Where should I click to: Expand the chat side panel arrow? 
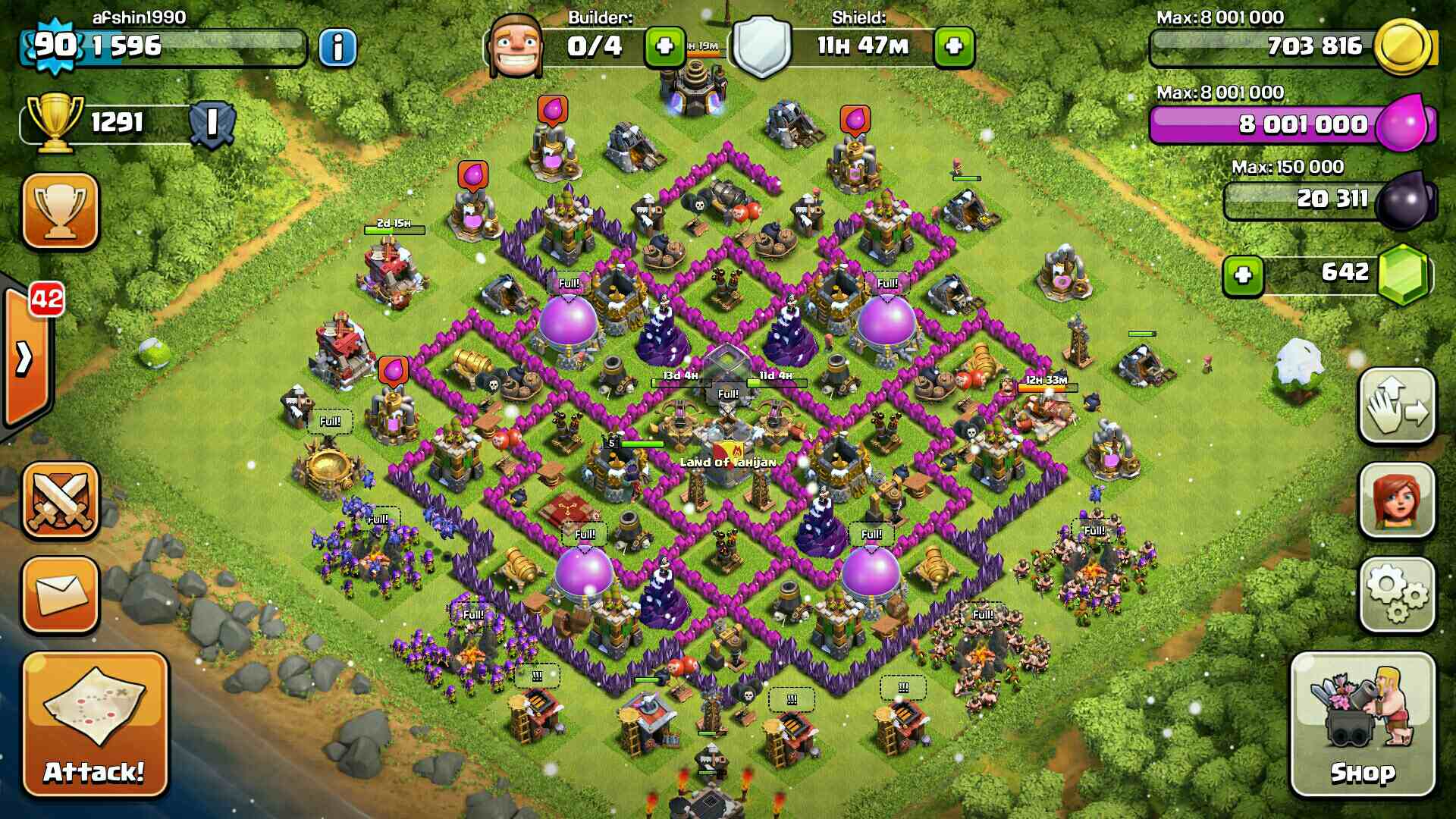24,358
